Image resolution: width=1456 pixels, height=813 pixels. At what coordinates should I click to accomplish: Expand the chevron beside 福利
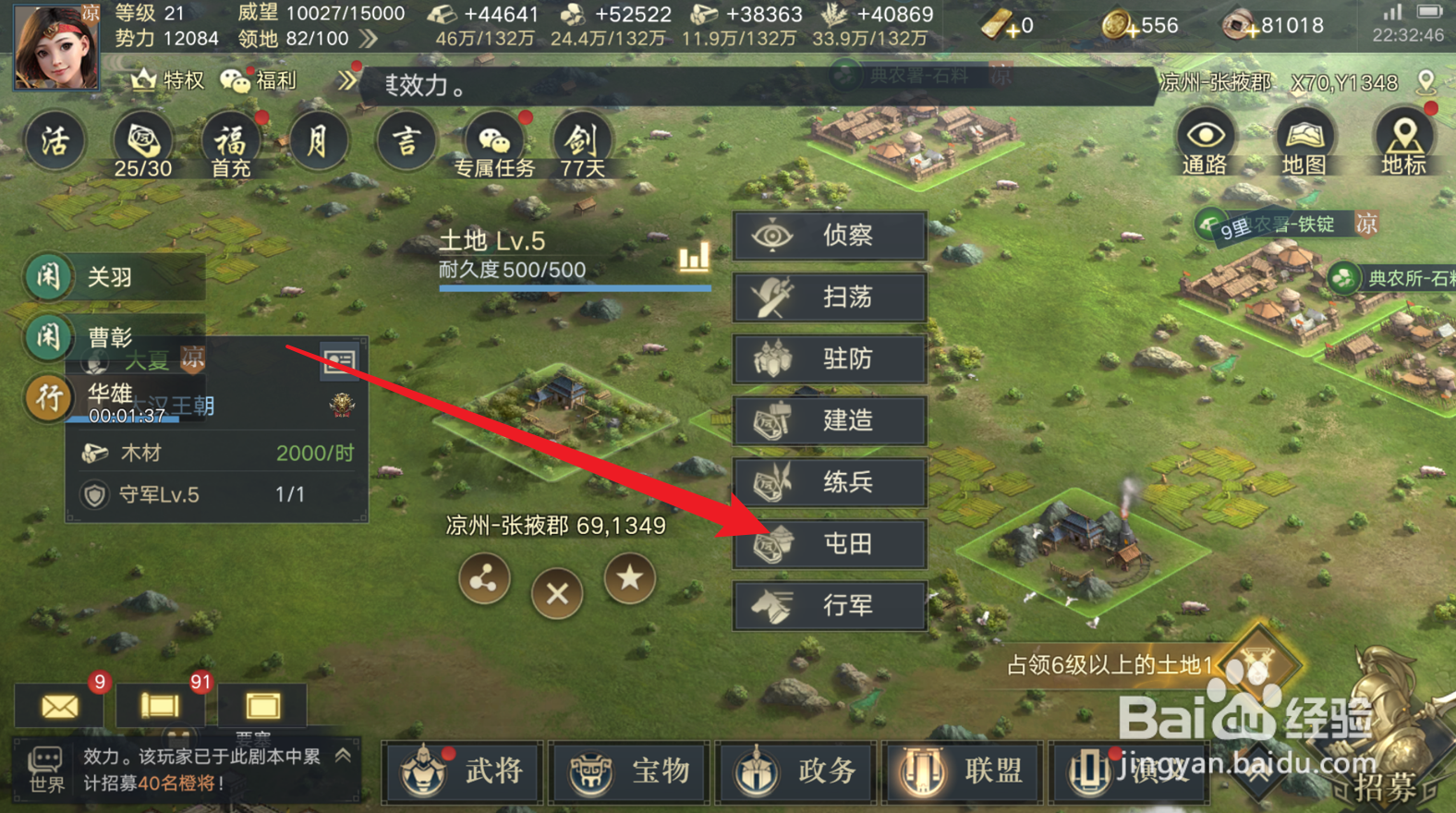348,81
